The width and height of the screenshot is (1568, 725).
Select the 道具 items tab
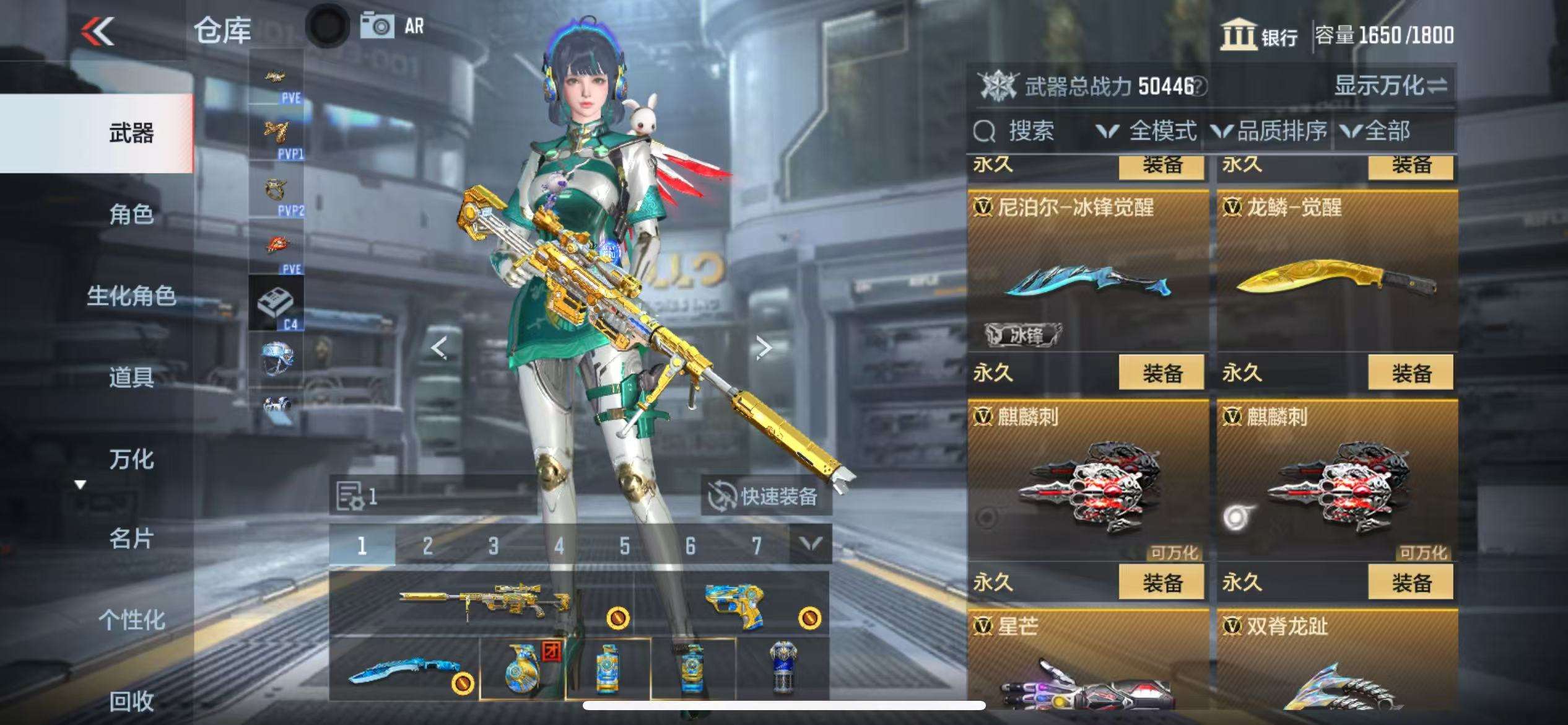tap(131, 377)
